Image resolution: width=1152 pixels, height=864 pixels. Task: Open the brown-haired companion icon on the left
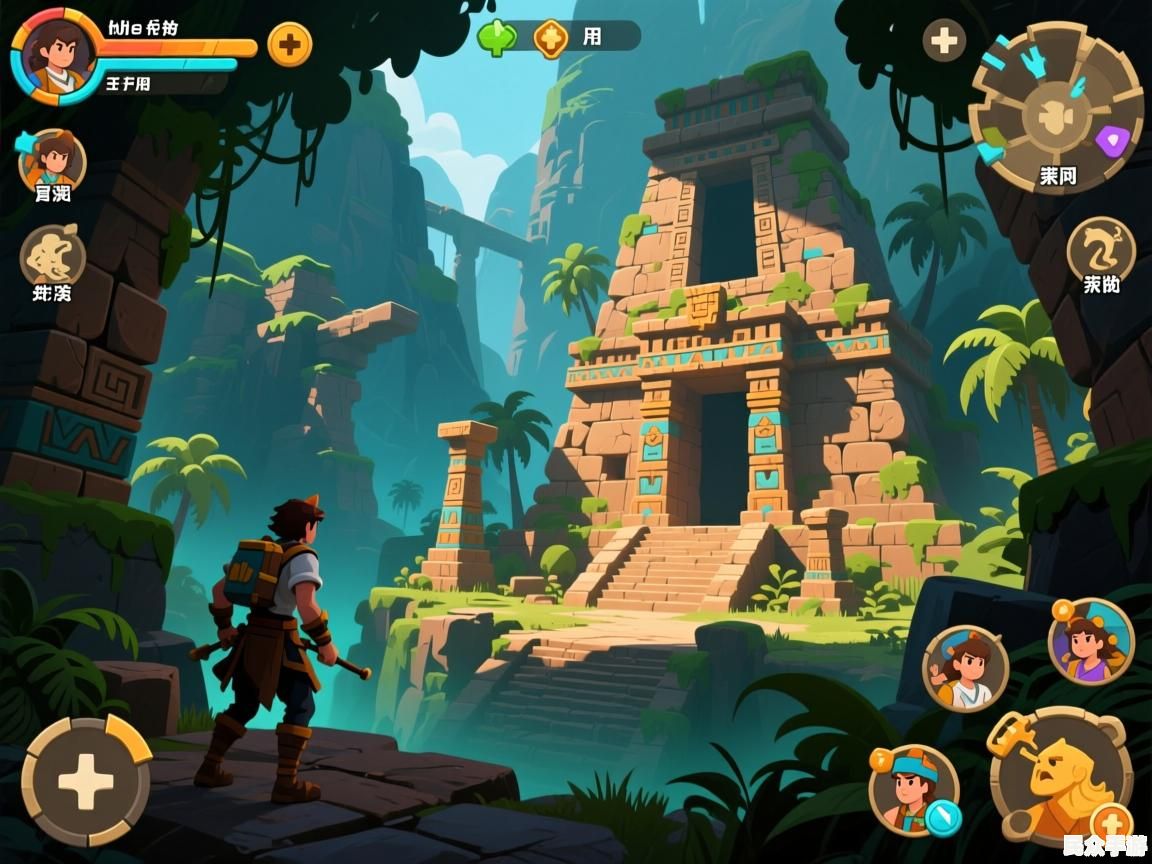pyautogui.click(x=52, y=160)
